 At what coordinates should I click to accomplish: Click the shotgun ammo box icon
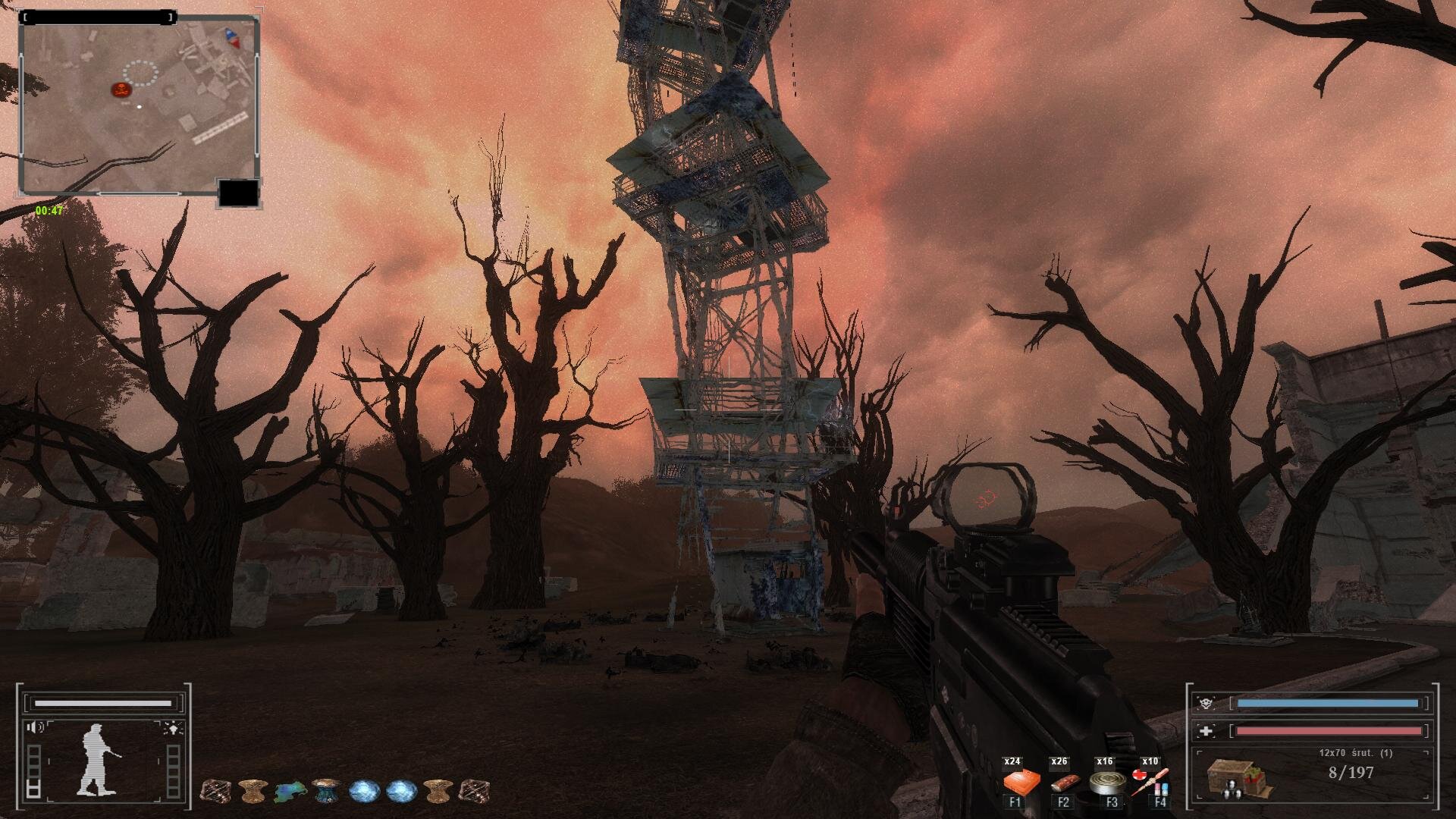coord(1239,778)
